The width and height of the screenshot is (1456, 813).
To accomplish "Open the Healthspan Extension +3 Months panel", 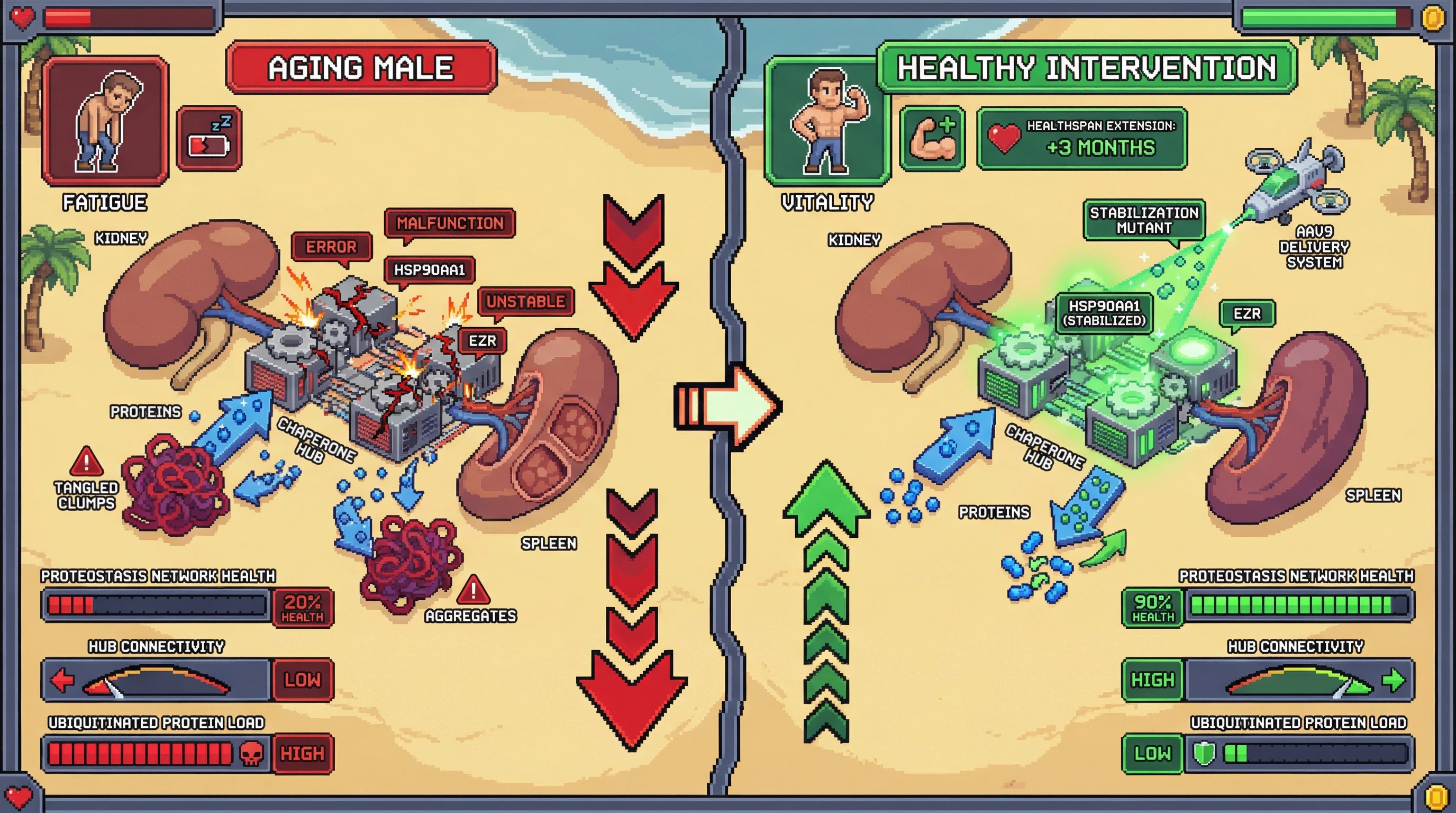I will [1082, 139].
